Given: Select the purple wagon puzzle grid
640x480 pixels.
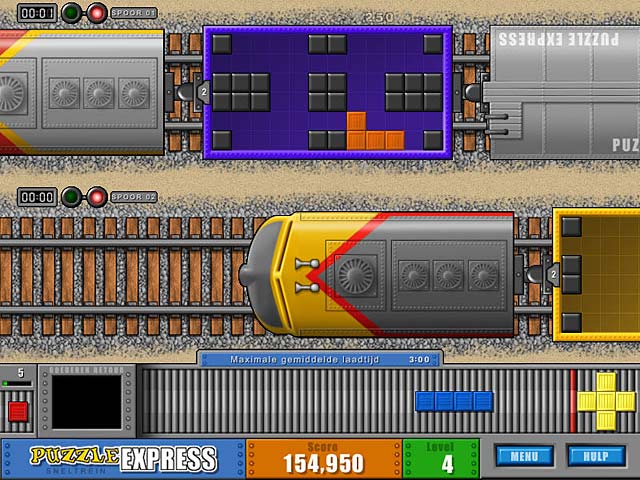Looking at the screenshot, I should [x=328, y=92].
